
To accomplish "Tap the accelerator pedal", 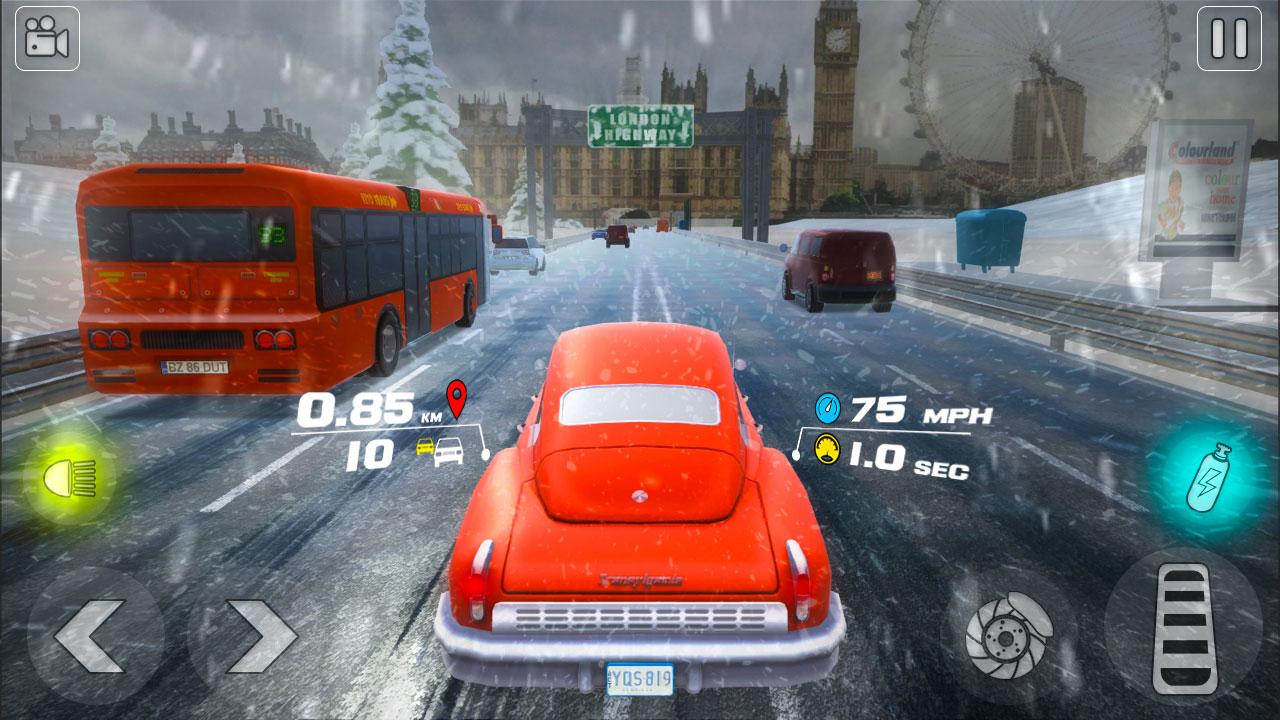I will pos(1184,630).
